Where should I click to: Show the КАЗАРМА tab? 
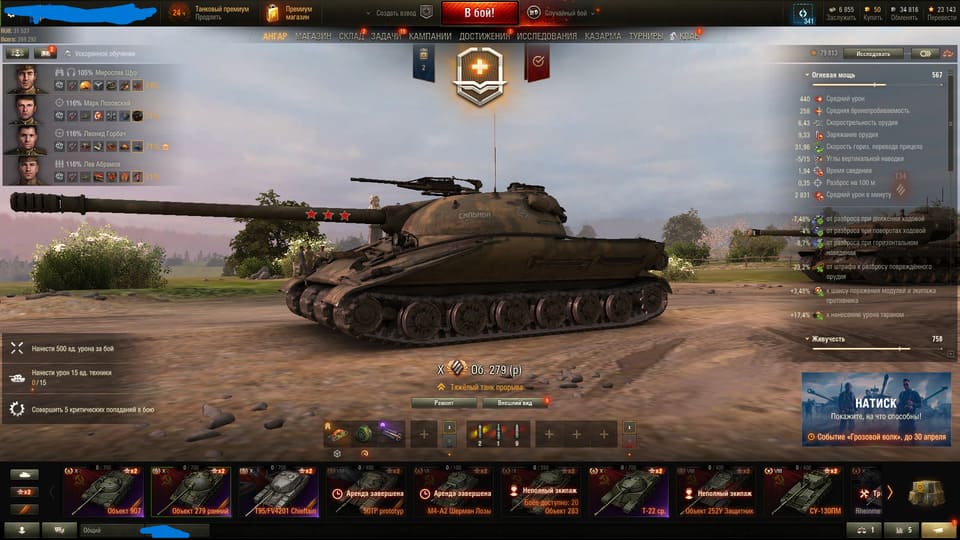603,36
